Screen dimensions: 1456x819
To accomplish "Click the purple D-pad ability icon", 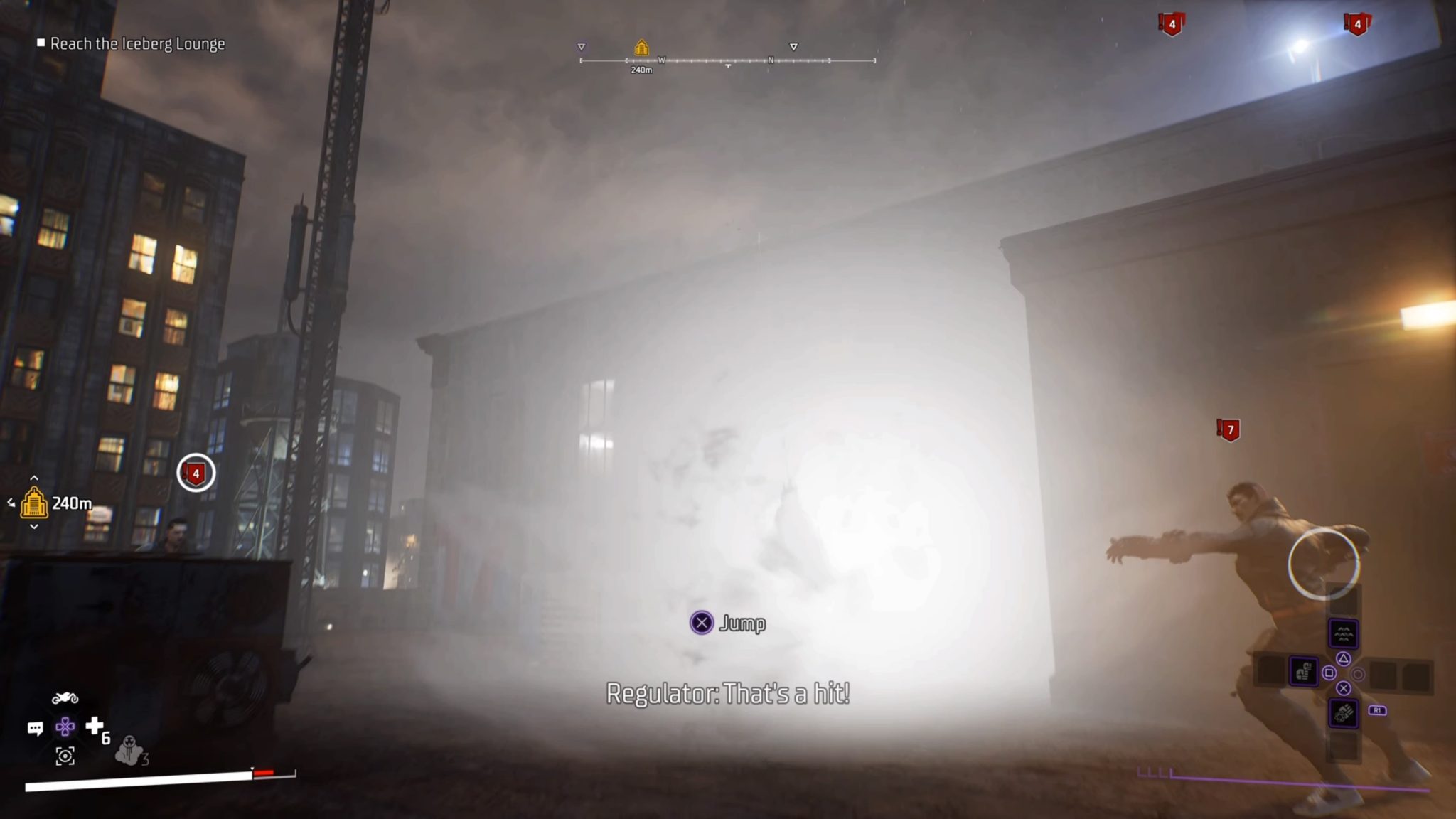I will [65, 727].
